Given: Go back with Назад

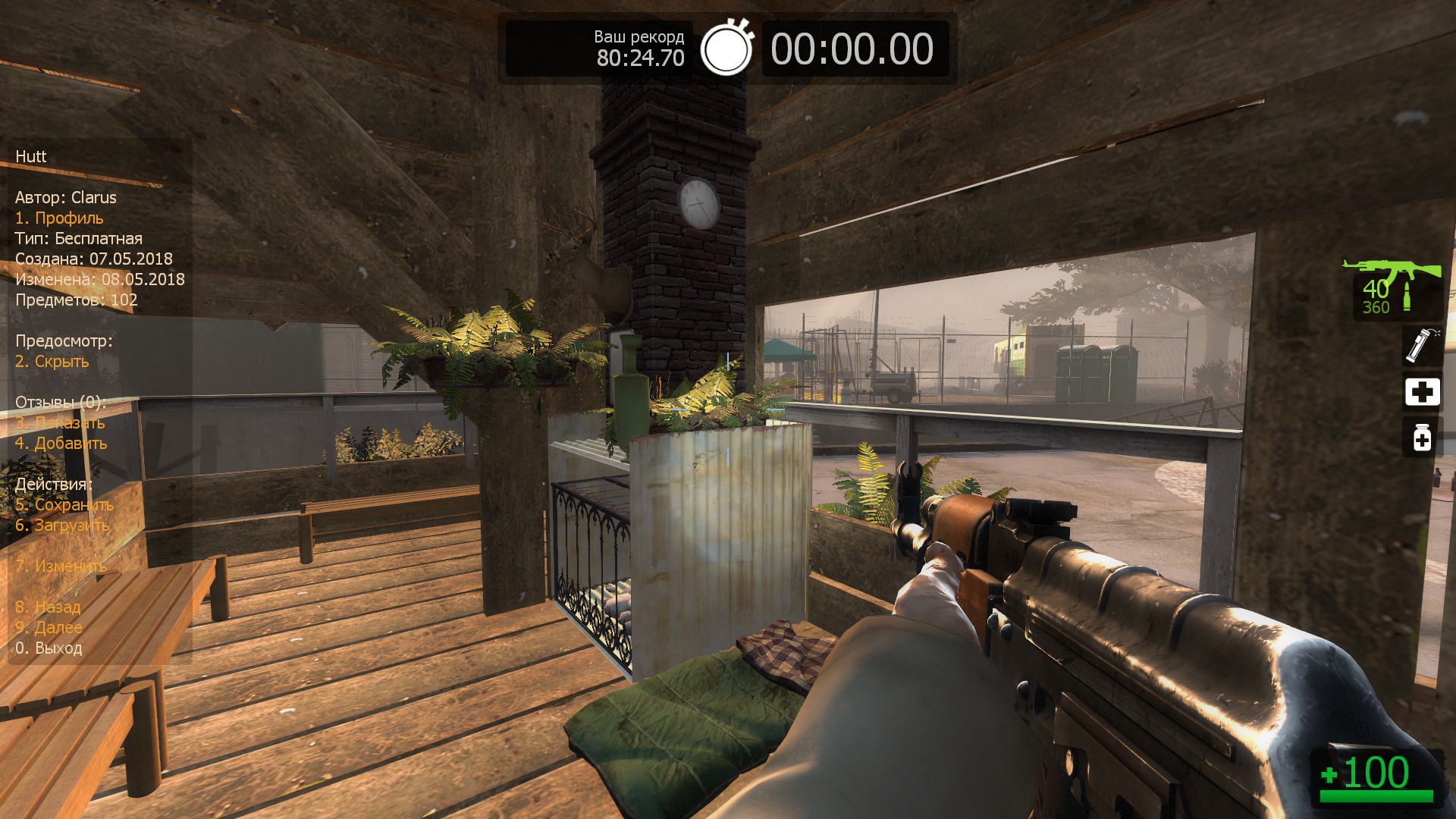Looking at the screenshot, I should (48, 607).
